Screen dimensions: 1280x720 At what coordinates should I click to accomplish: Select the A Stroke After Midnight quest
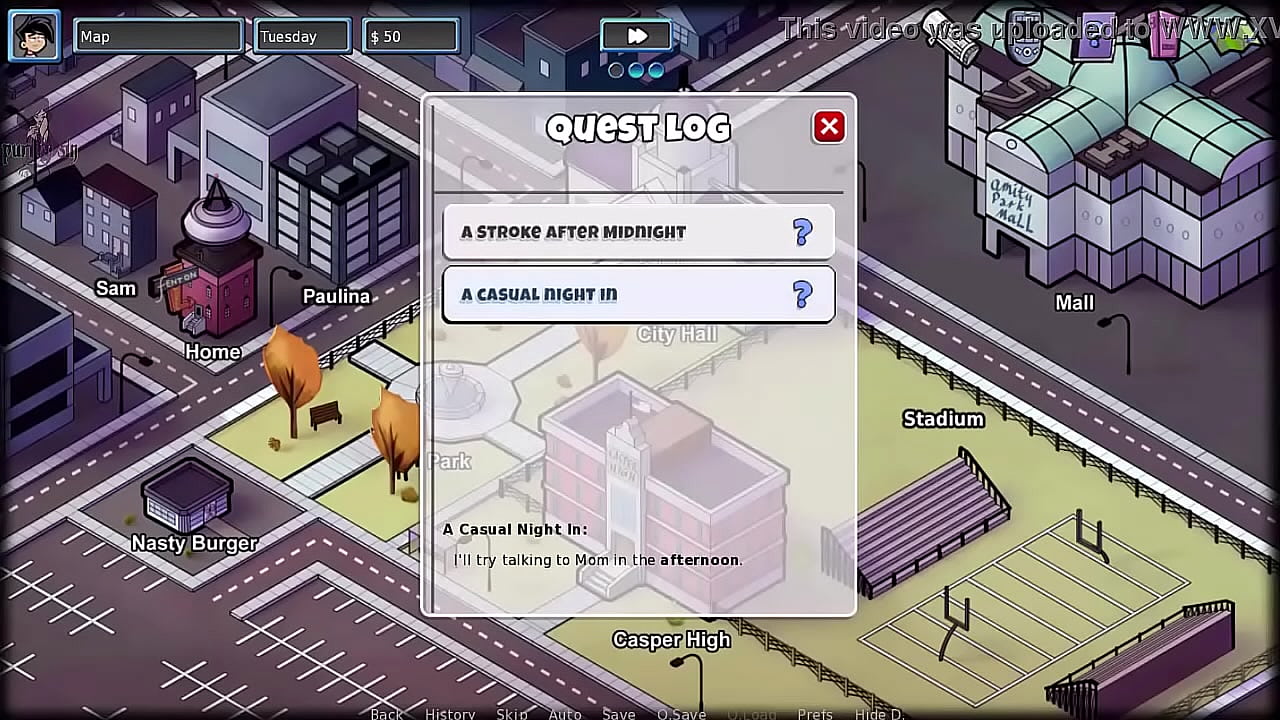click(638, 232)
